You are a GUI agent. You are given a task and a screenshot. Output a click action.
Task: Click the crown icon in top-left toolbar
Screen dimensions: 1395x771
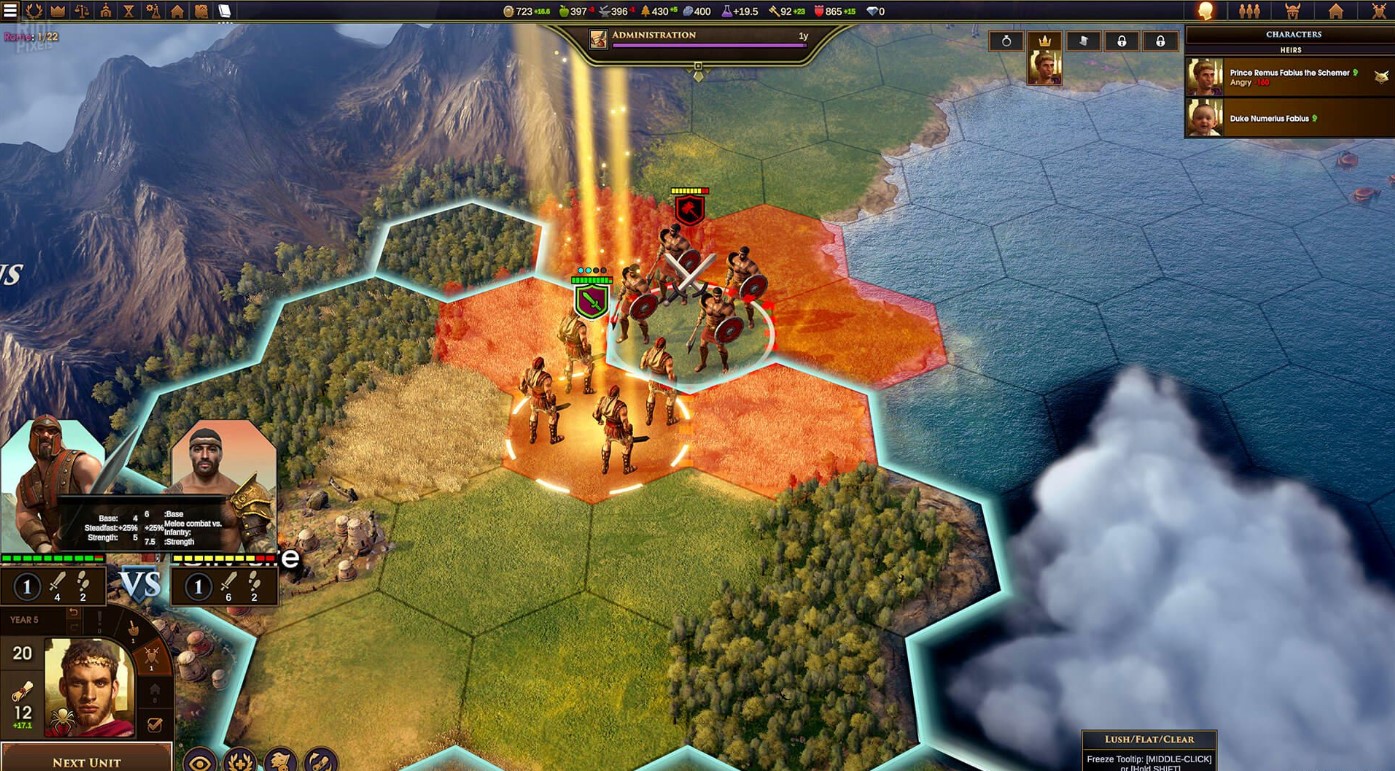[57, 11]
